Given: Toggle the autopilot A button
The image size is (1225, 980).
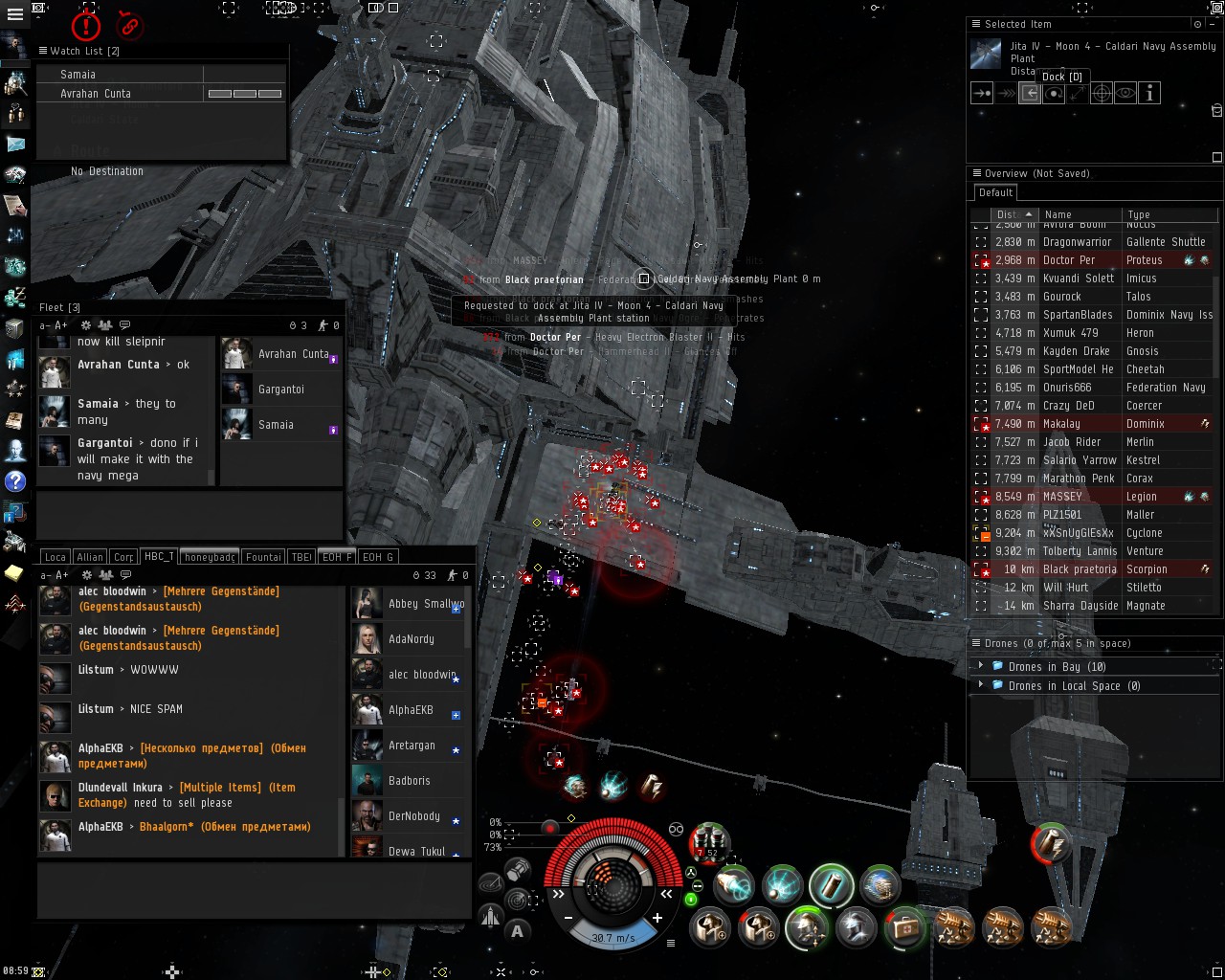Looking at the screenshot, I should pyautogui.click(x=518, y=930).
